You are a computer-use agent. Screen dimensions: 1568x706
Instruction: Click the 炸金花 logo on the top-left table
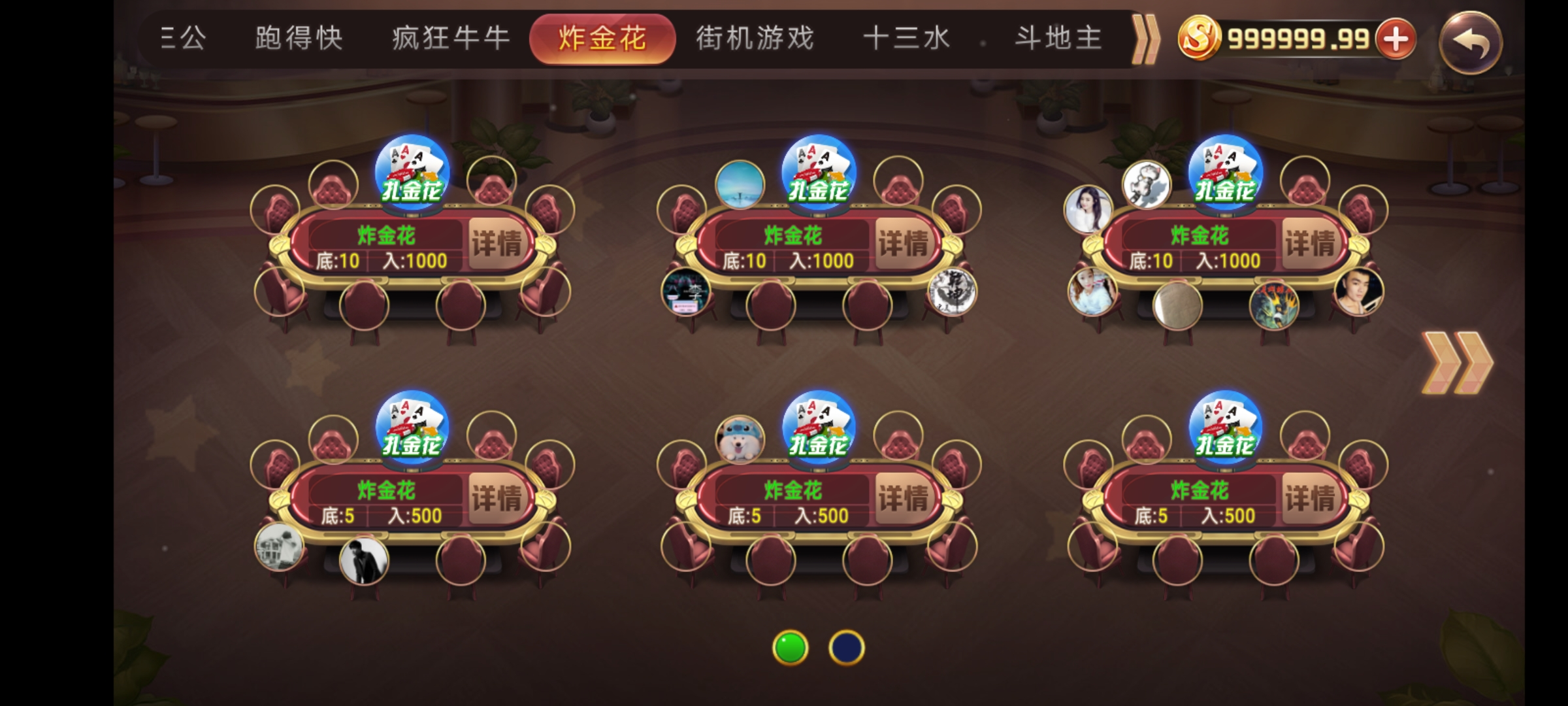click(410, 173)
